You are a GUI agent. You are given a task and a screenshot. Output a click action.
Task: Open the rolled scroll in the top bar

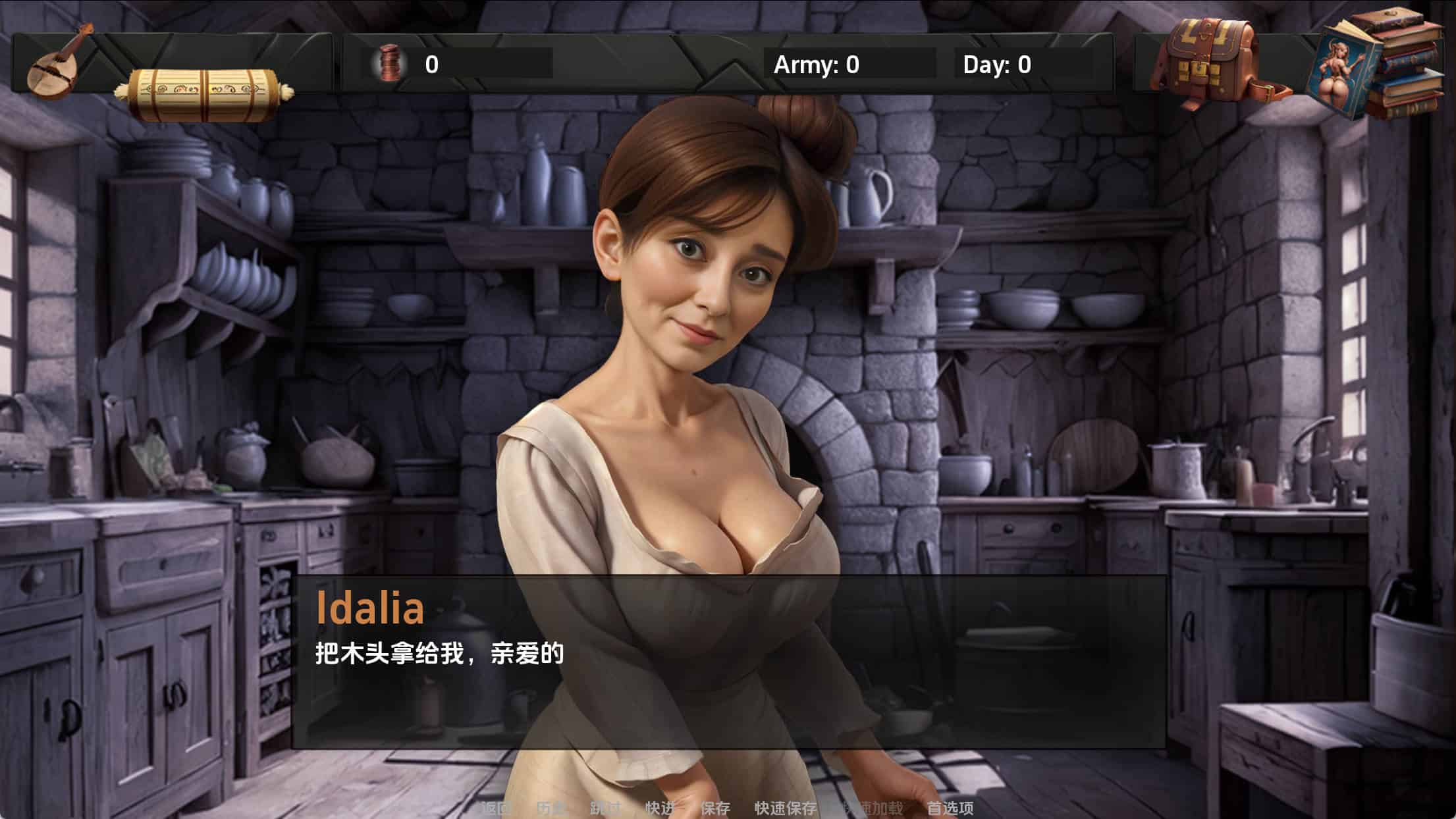tap(204, 93)
